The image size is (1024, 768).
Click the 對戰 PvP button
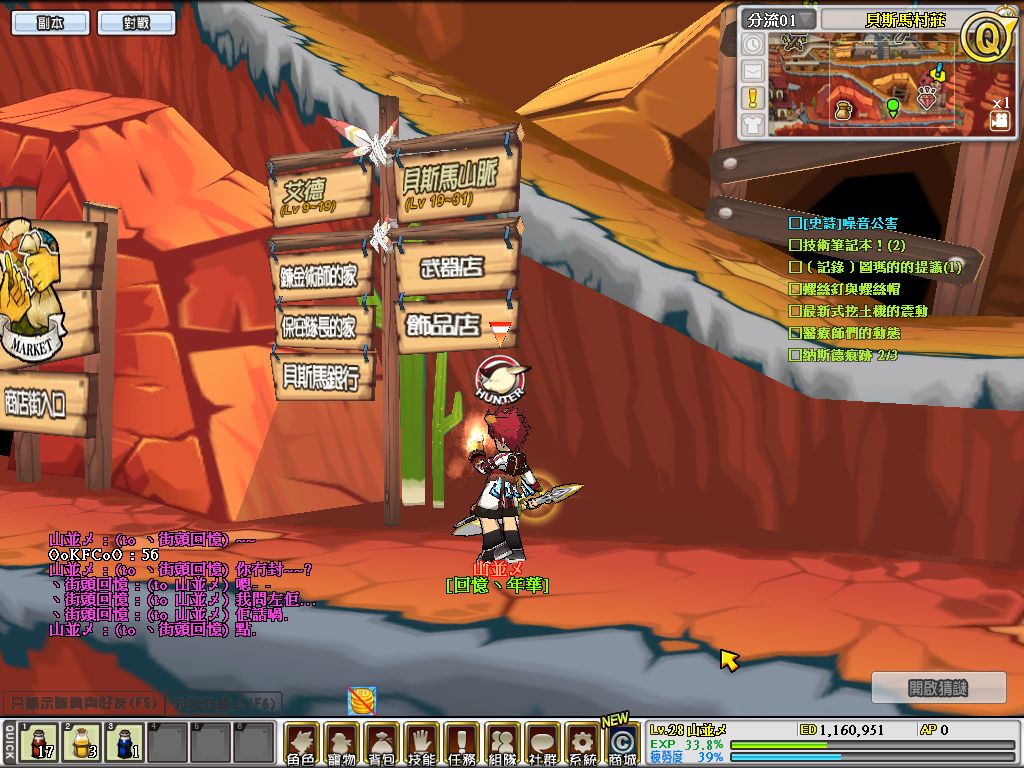pos(137,23)
